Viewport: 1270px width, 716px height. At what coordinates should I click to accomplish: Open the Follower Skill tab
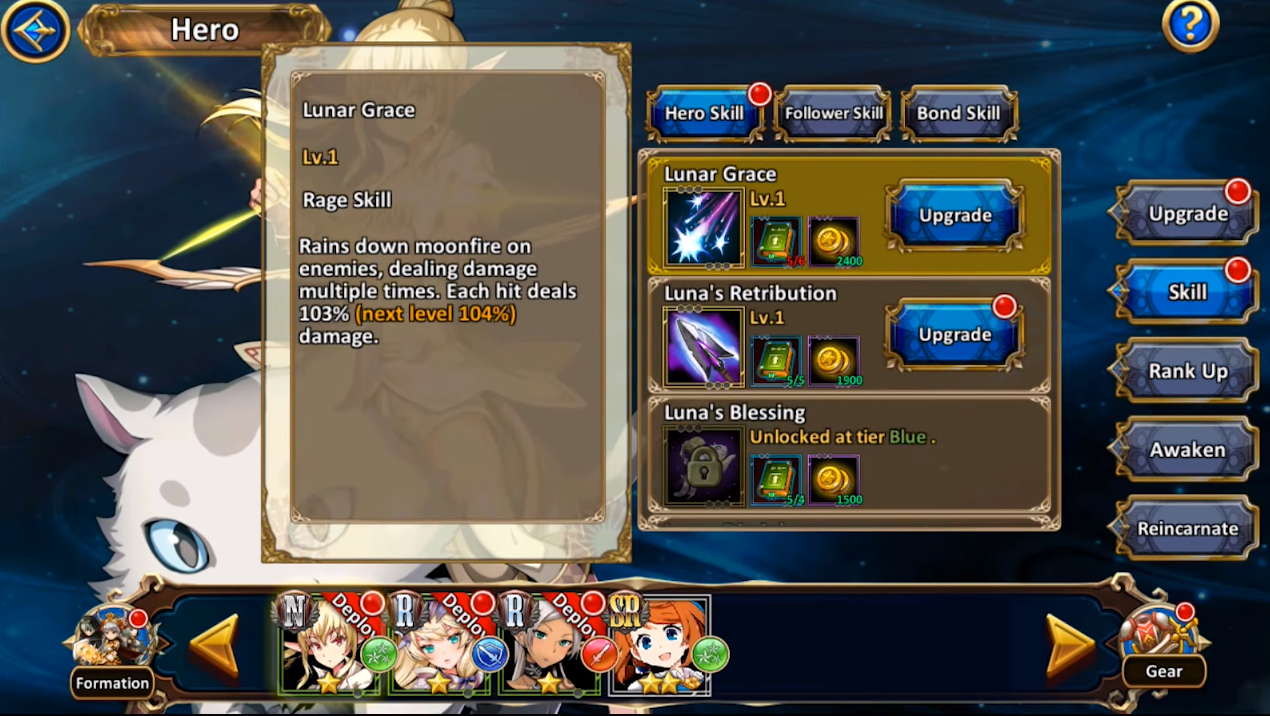[x=833, y=113]
